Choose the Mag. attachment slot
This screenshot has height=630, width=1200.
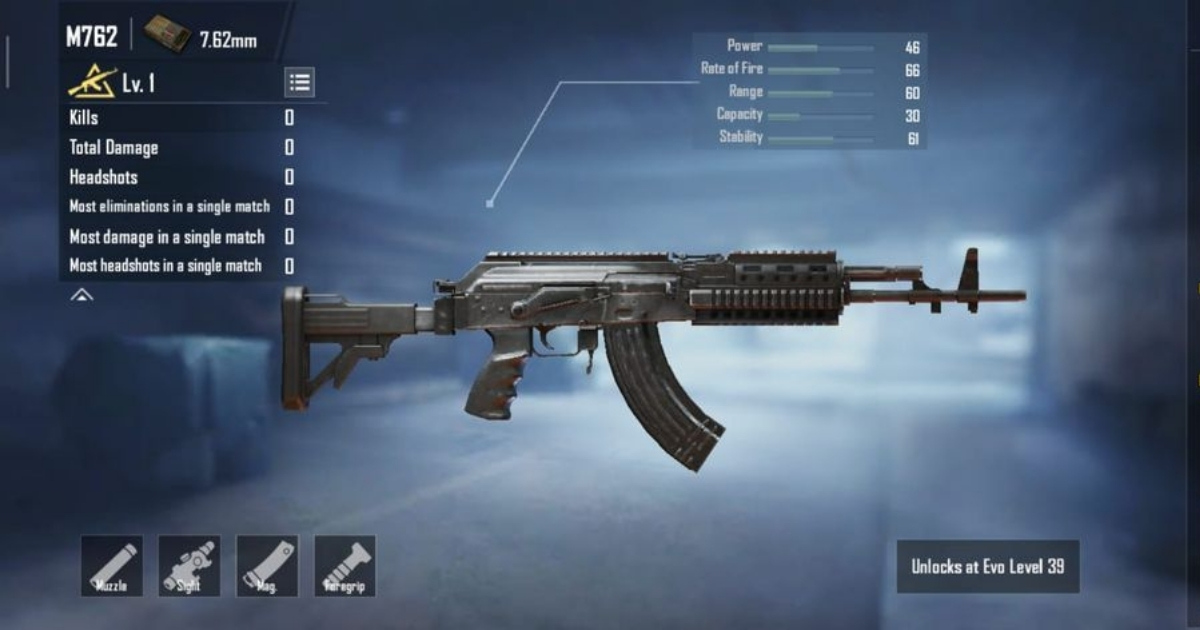267,566
